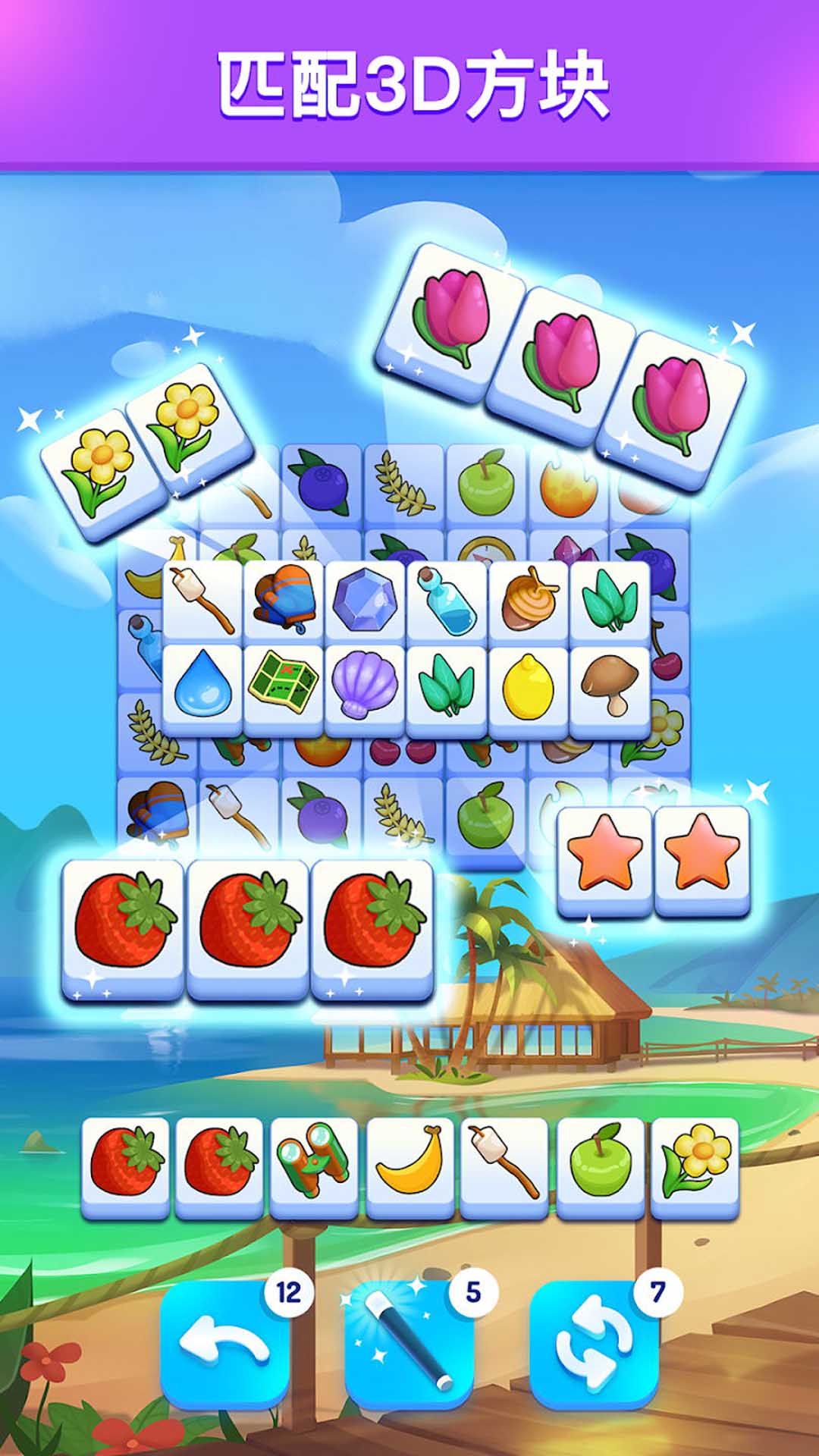Viewport: 819px width, 1456px height.
Task: Select the binoculars tile in the tray
Action: point(314,1165)
